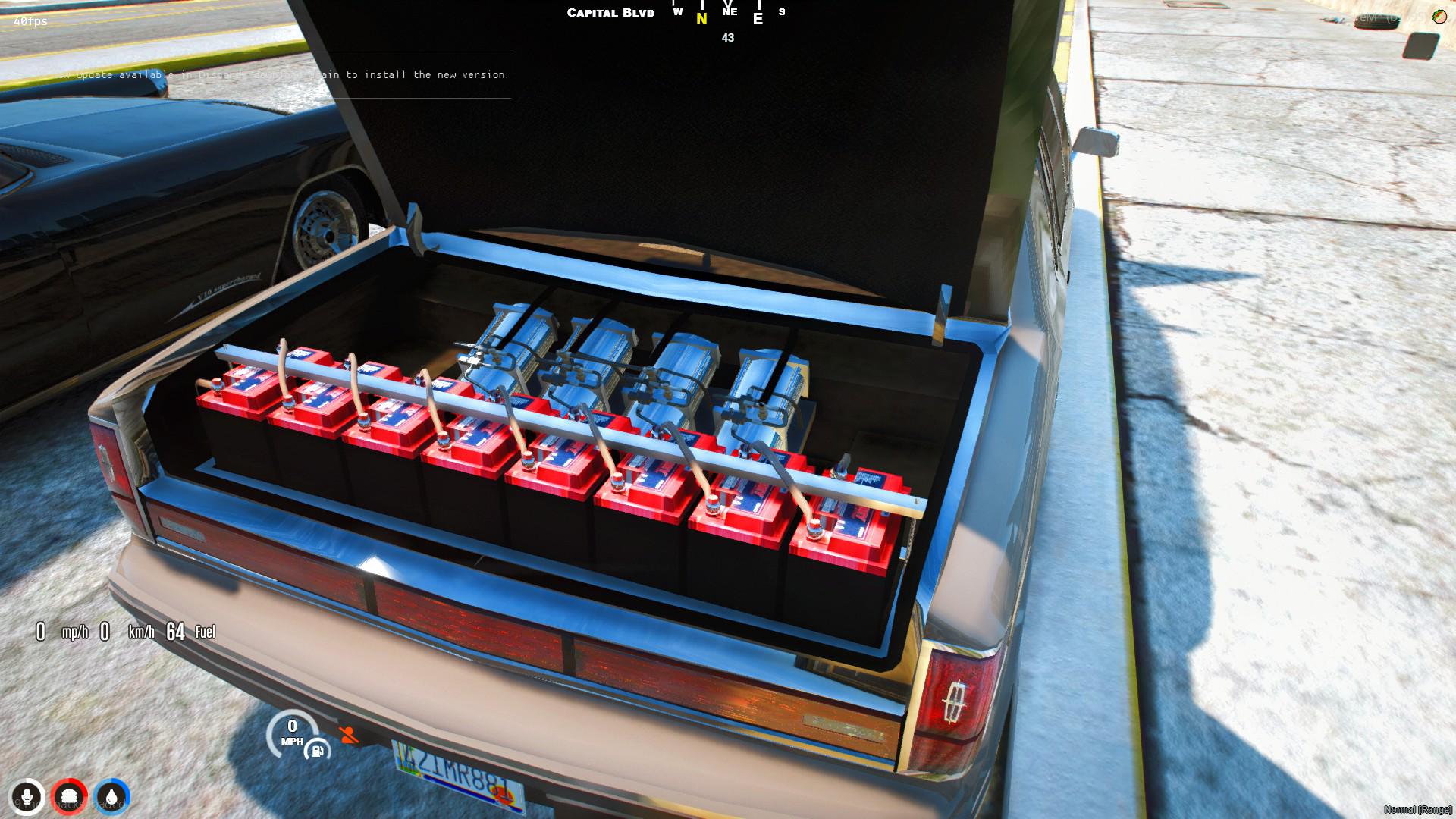The image size is (1456, 819).
Task: Click the circular MPH speed gauge
Action: coord(293,733)
